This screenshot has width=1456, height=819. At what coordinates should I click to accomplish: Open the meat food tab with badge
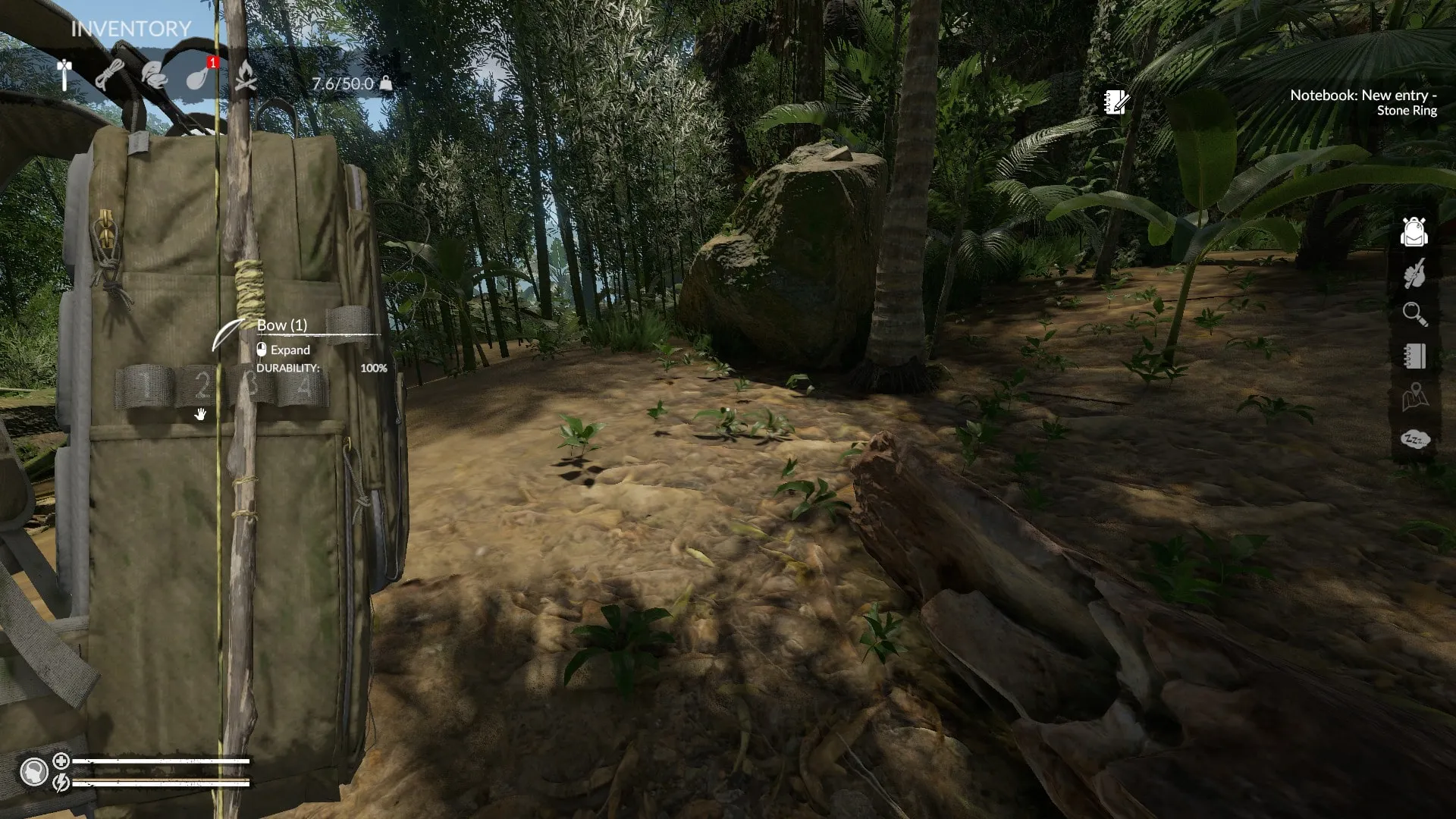199,76
